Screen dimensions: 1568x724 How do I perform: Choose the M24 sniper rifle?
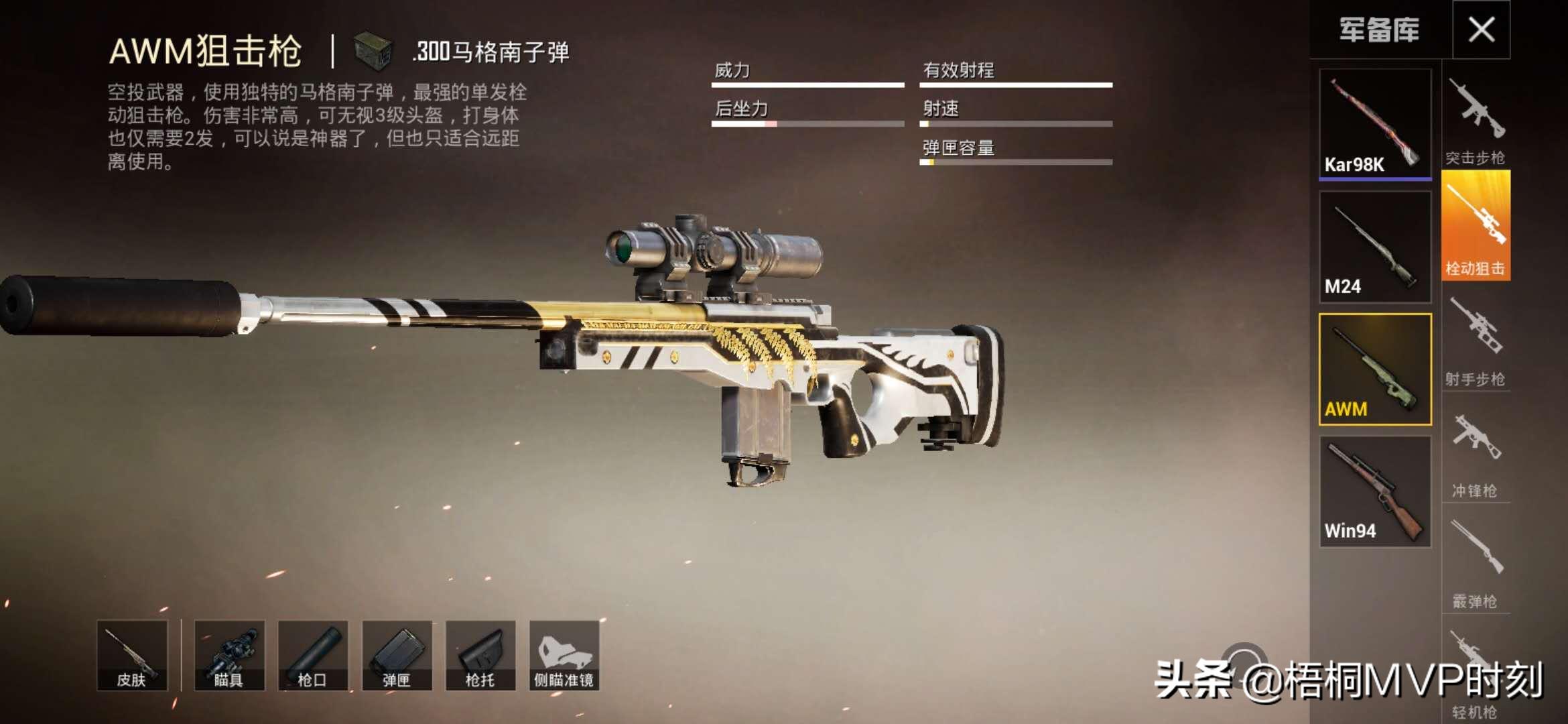tap(1375, 247)
